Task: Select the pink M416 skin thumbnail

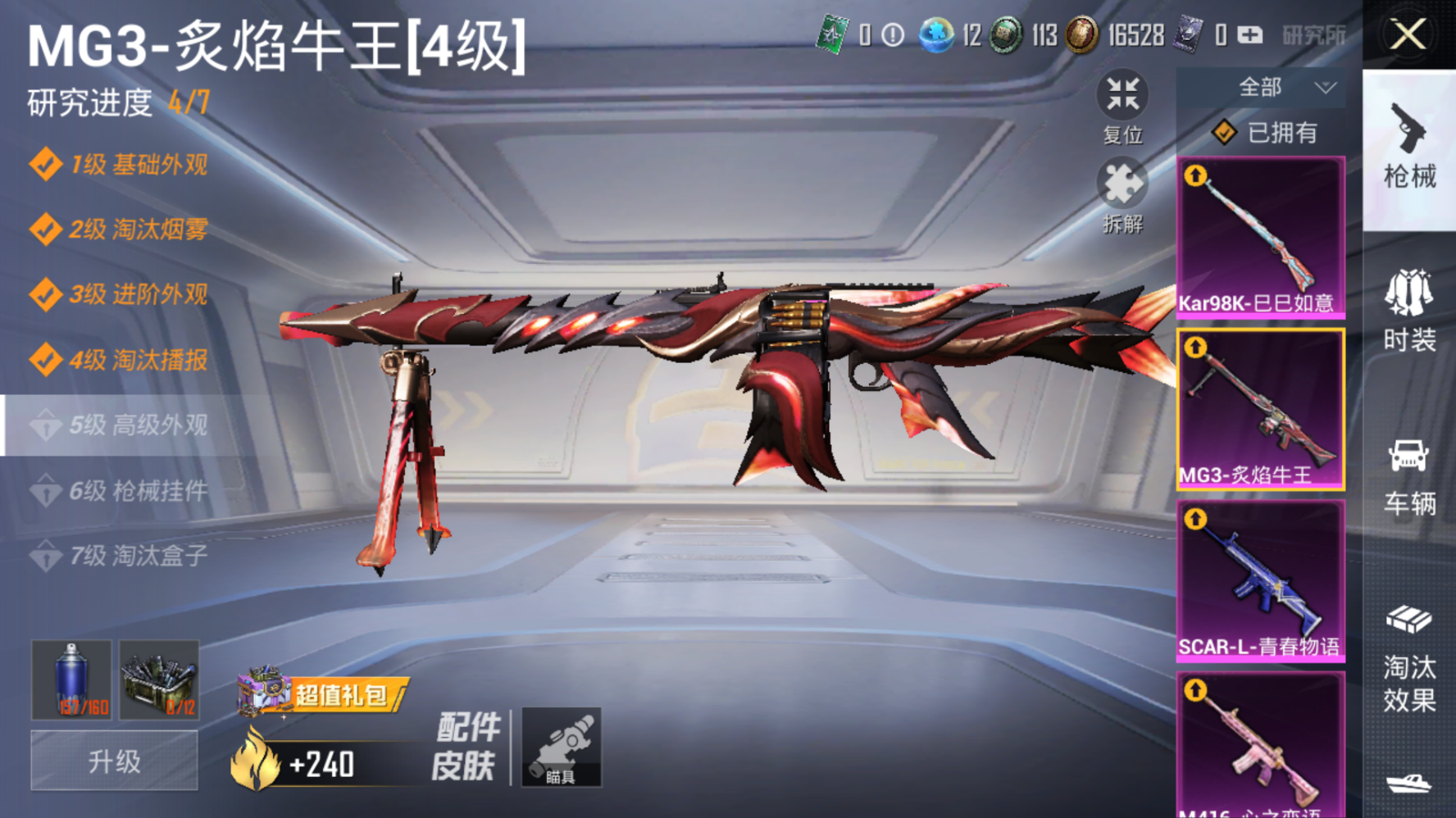Action: point(1260,746)
